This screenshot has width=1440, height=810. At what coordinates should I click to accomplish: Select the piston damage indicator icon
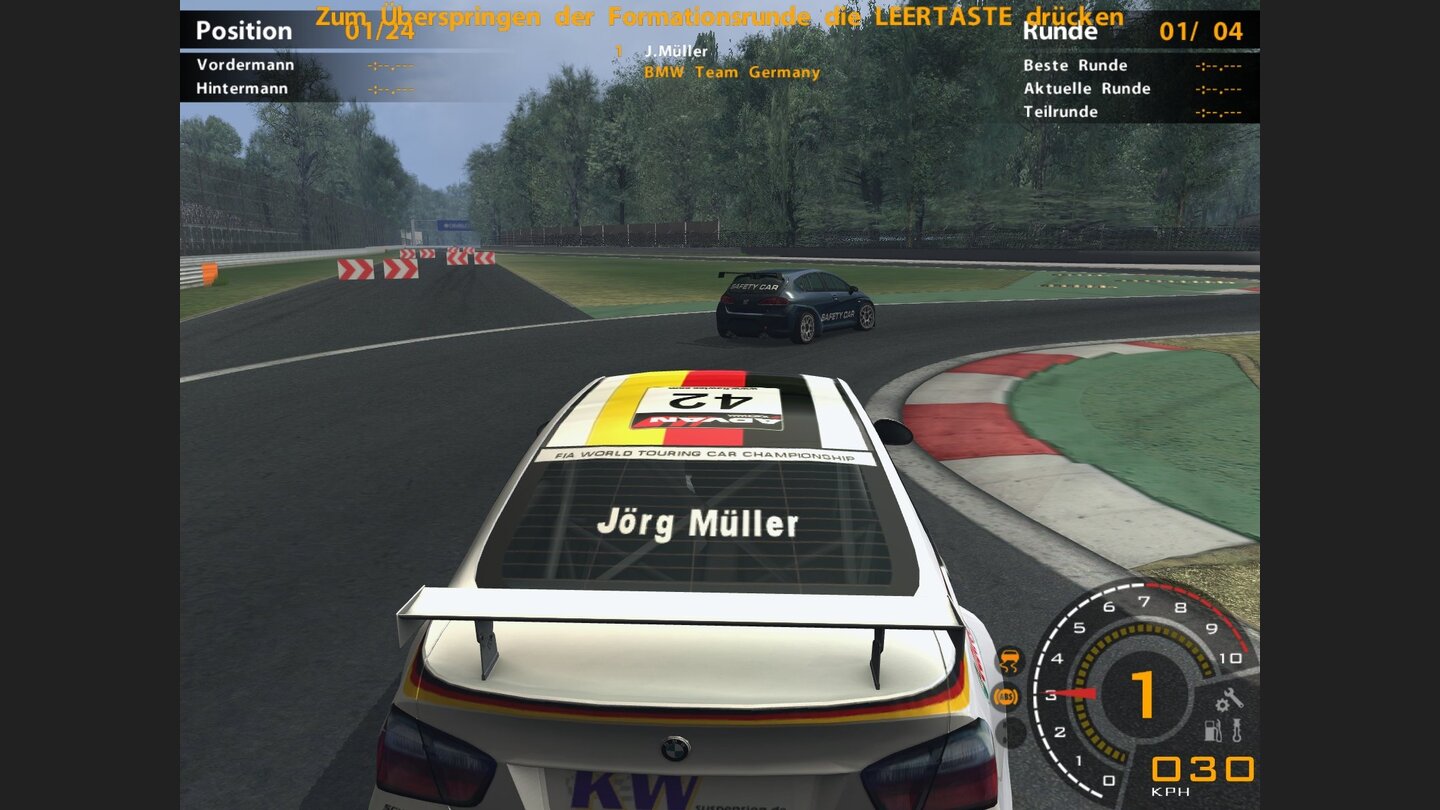pyautogui.click(x=1237, y=730)
